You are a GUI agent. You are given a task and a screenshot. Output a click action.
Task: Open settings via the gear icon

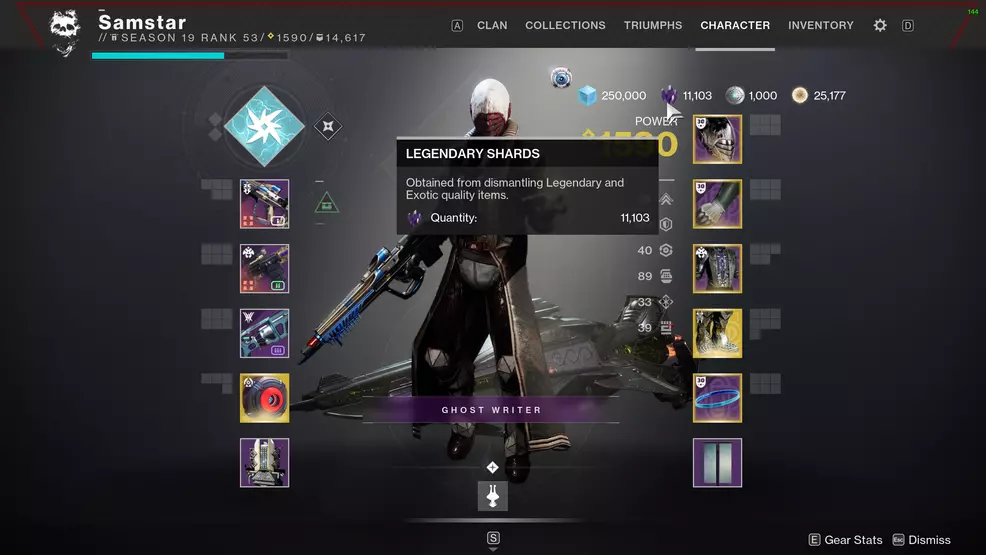tap(880, 25)
